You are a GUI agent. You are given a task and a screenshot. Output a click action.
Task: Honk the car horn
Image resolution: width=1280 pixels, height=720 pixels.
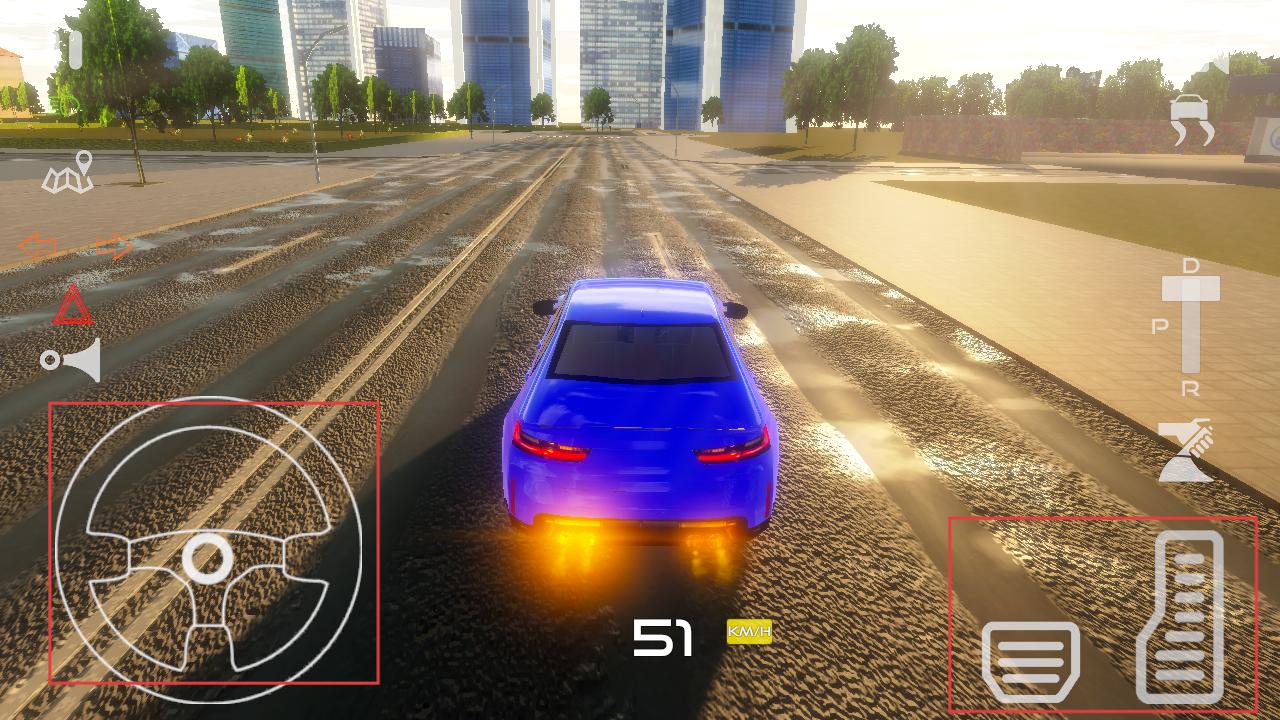72,360
